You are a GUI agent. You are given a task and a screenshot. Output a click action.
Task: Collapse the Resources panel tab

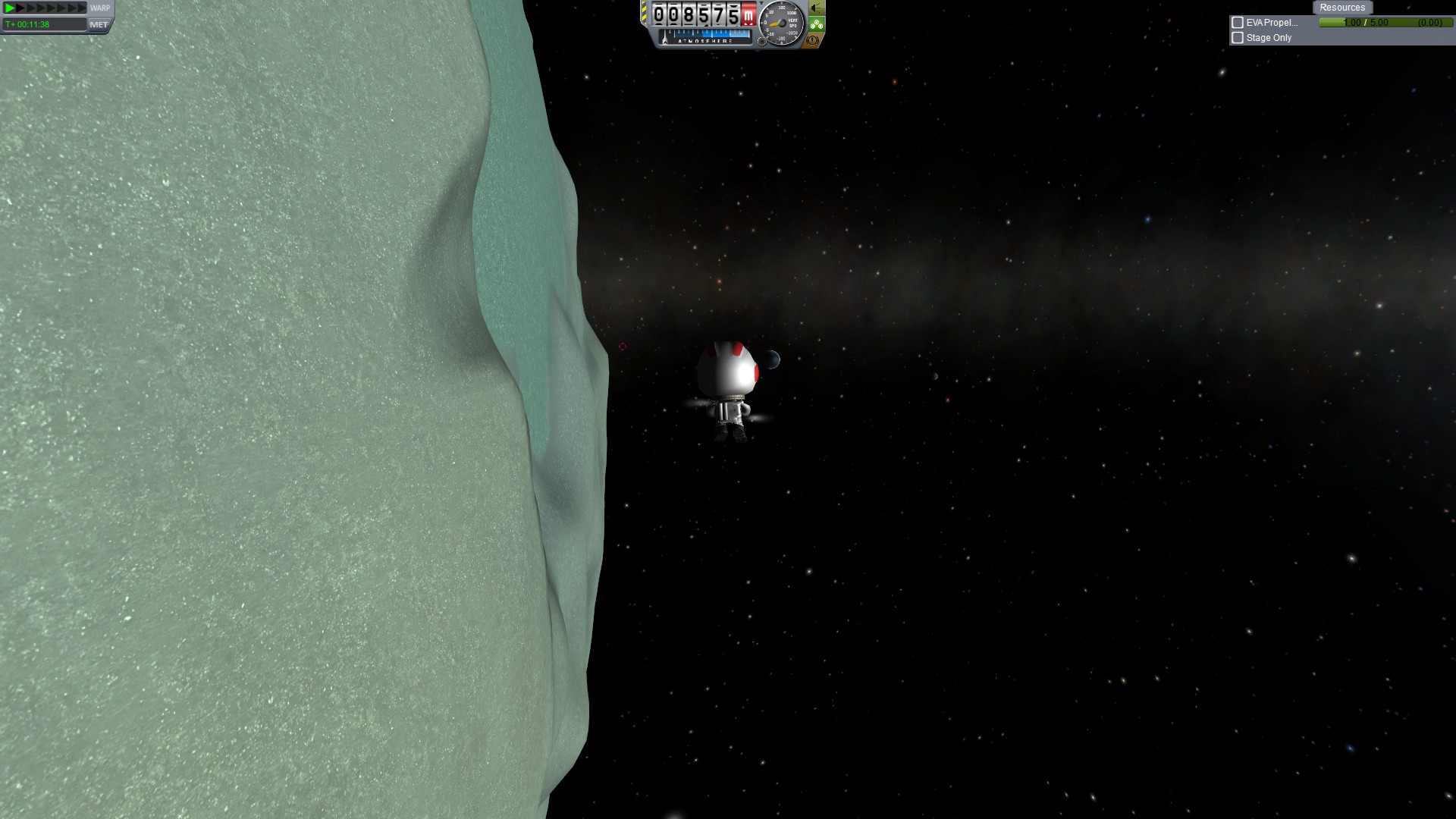coord(1341,8)
